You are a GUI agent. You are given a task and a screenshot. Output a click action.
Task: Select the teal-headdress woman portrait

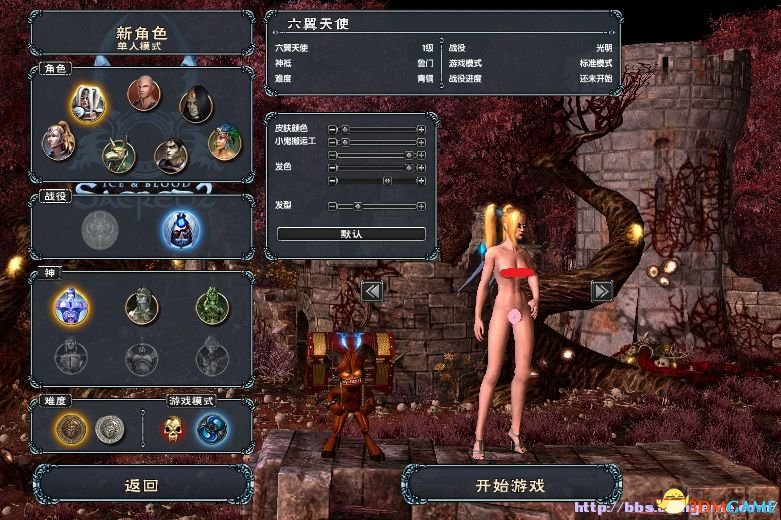tap(224, 141)
